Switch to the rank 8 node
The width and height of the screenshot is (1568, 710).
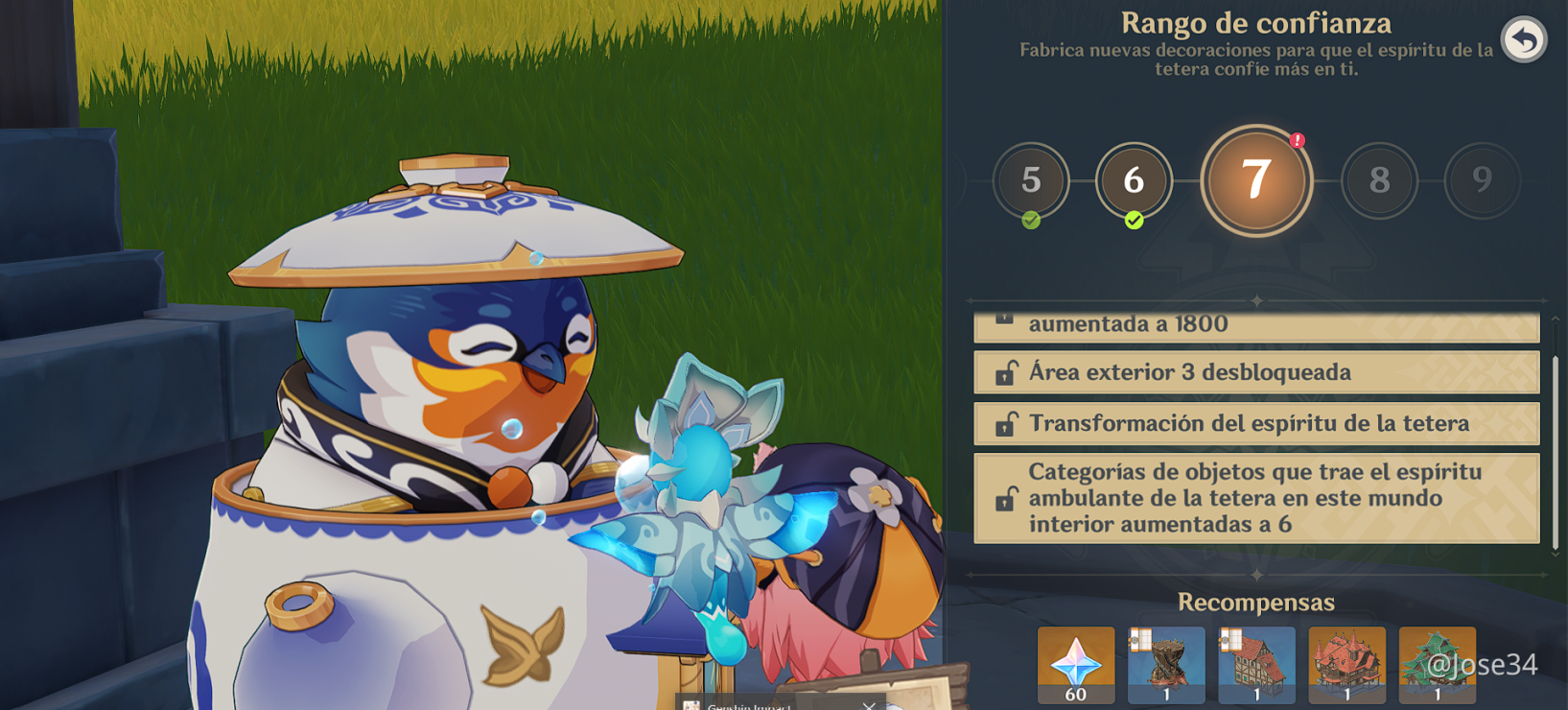pyautogui.click(x=1379, y=180)
